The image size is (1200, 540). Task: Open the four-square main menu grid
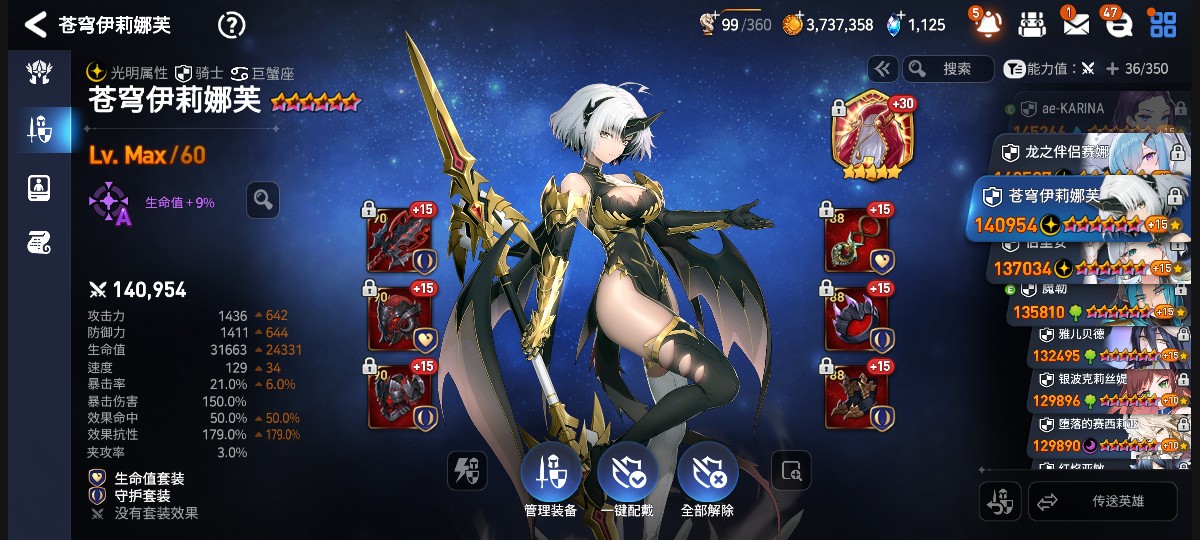coord(1163,24)
